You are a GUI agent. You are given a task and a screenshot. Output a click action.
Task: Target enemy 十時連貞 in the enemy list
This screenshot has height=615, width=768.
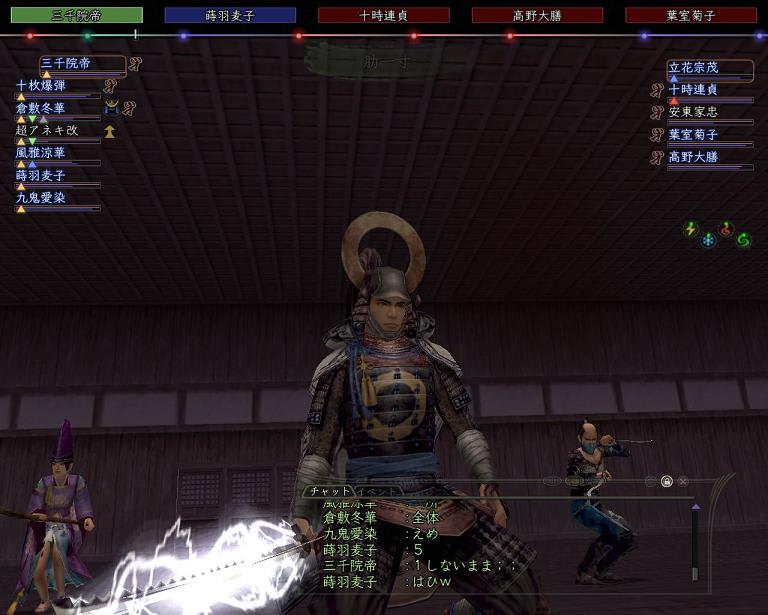point(694,90)
